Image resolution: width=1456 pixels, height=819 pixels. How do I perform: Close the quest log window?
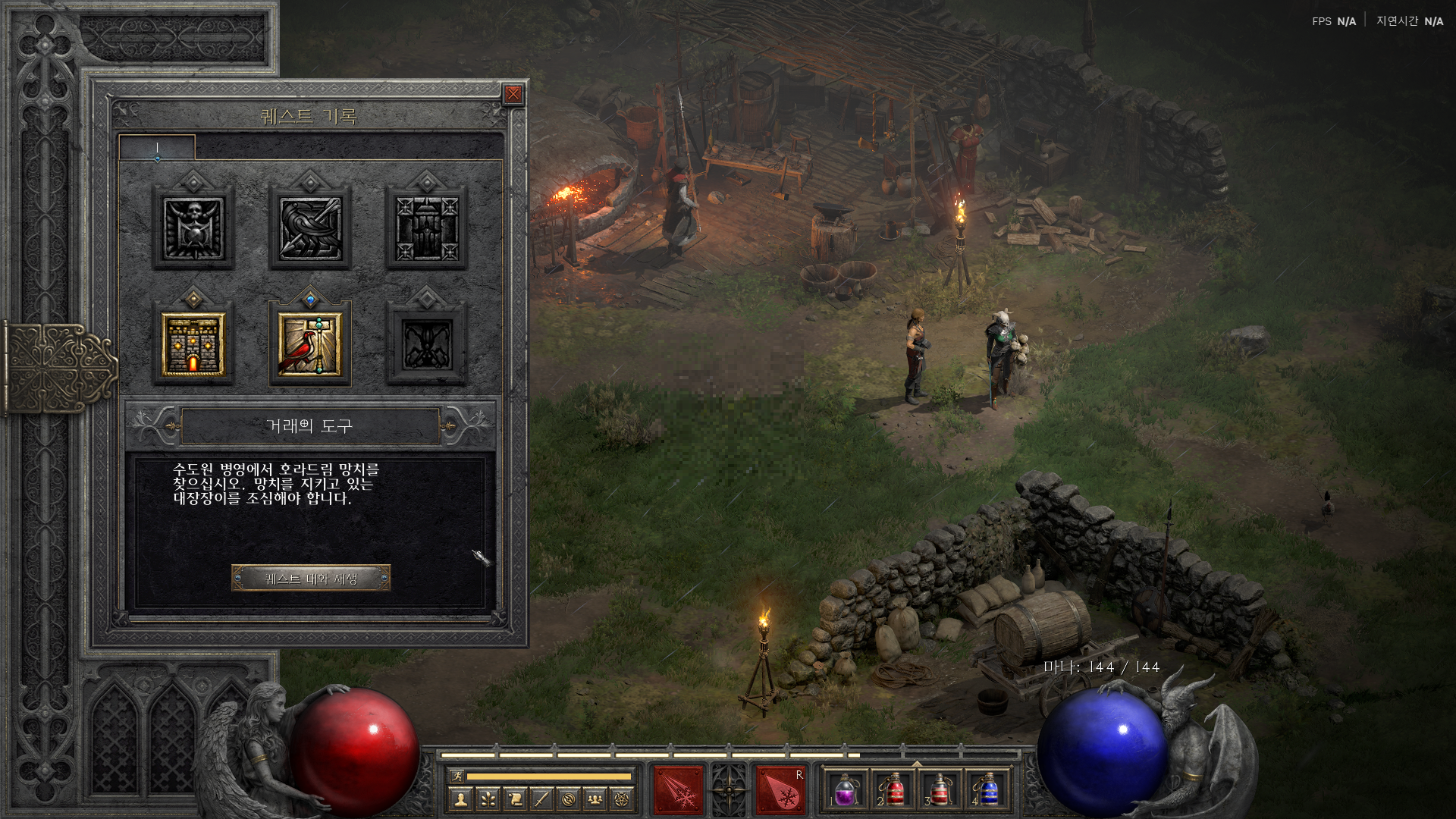pyautogui.click(x=513, y=94)
